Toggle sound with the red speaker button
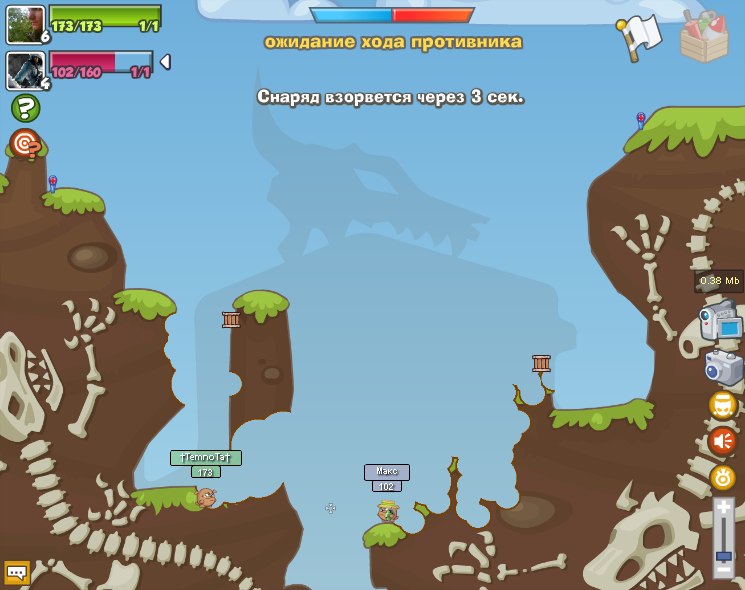745x590 pixels. [x=723, y=440]
